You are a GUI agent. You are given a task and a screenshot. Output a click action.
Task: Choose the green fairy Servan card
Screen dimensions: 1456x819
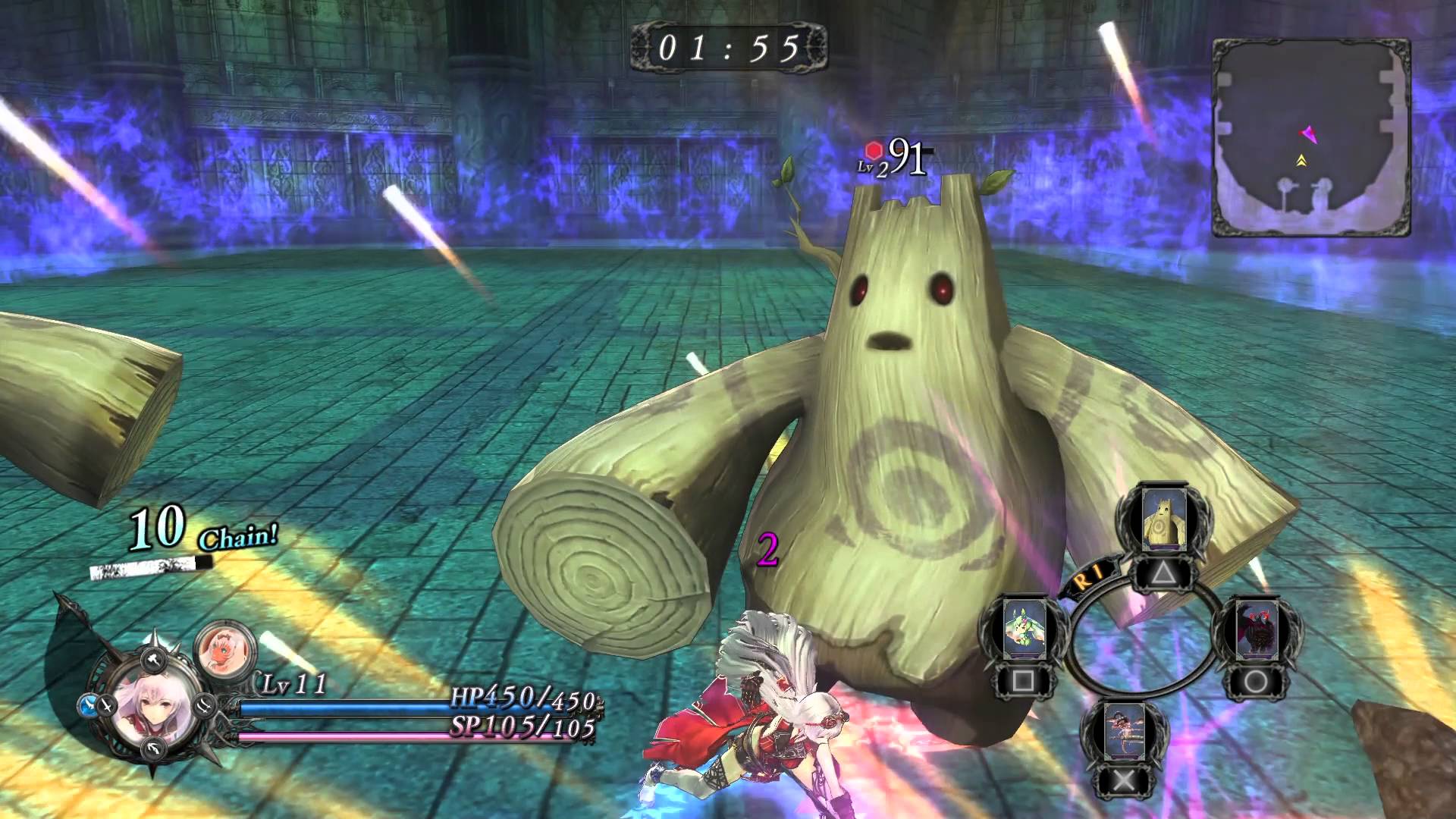pyautogui.click(x=1024, y=631)
